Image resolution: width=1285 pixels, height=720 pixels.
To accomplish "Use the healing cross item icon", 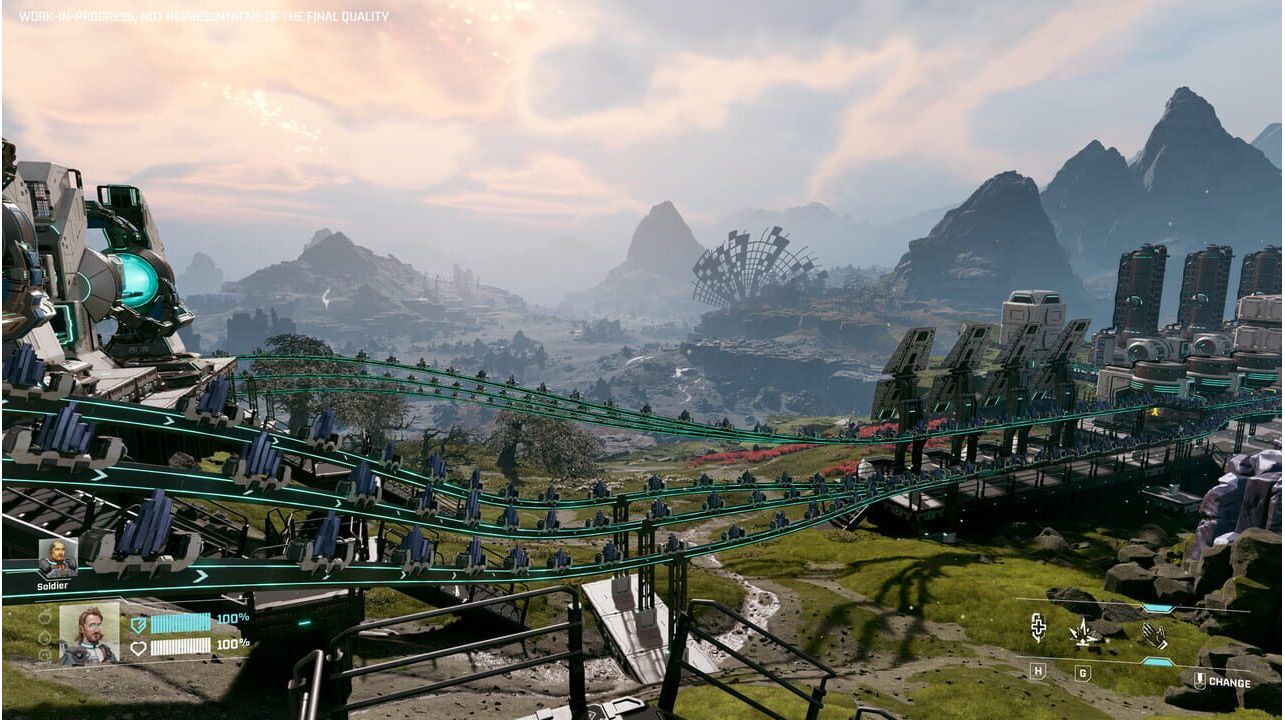I will pyautogui.click(x=1038, y=629).
